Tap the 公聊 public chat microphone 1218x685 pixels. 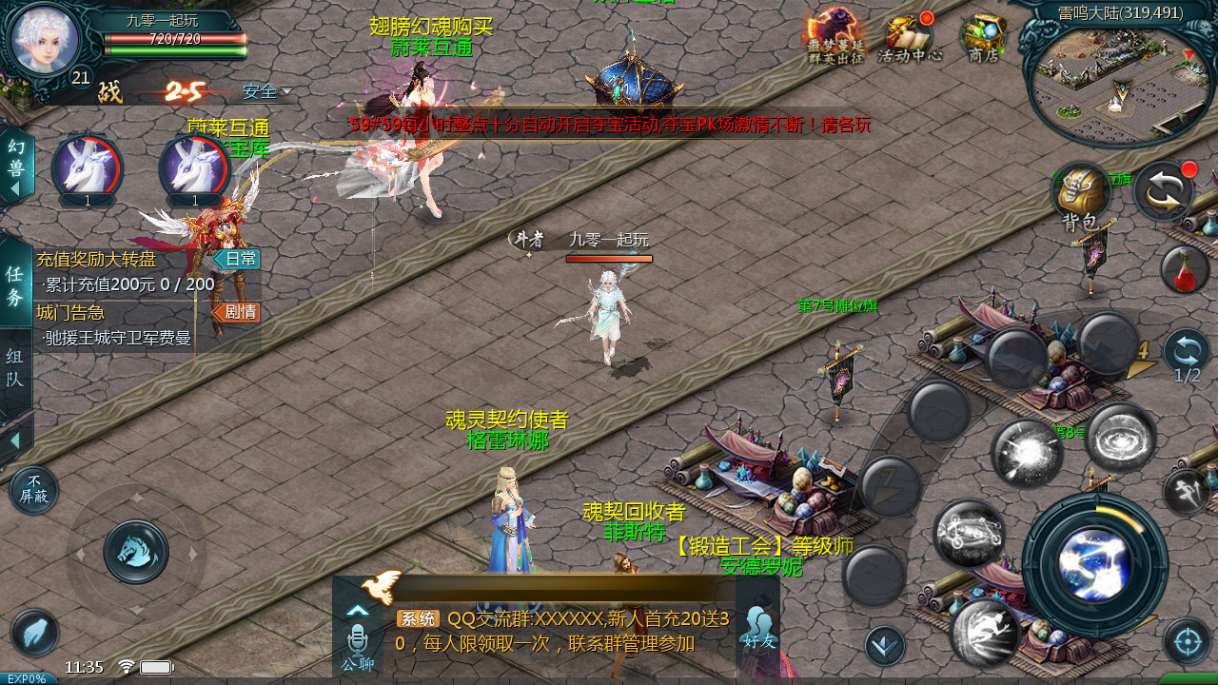tap(357, 647)
